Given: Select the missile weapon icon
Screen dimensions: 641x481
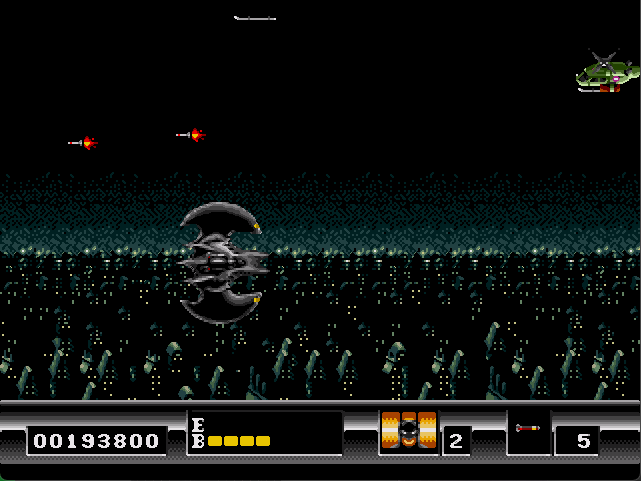Looking at the screenshot, I should (528, 429).
